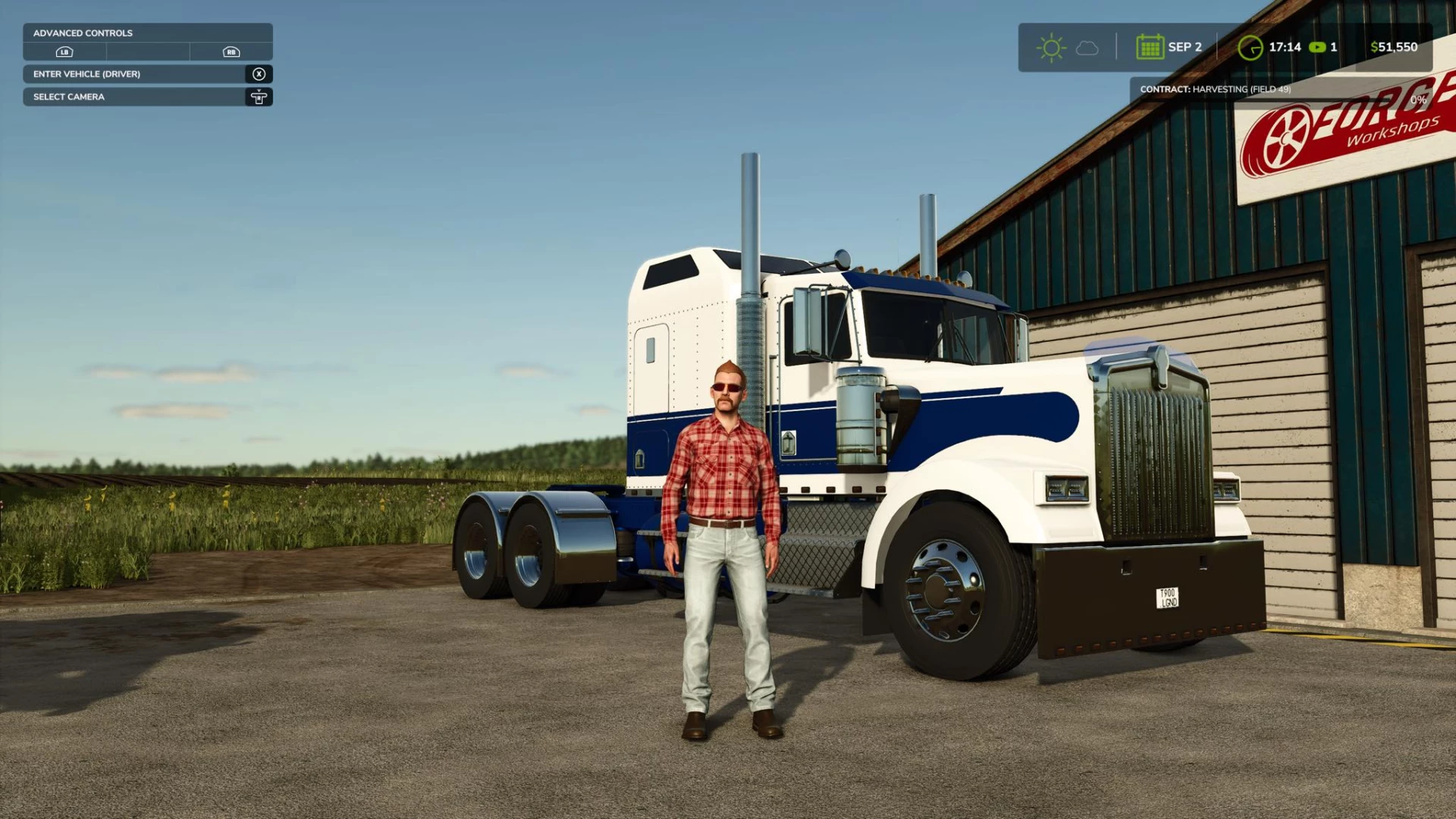The height and width of the screenshot is (819, 1456).
Task: Open the calendar icon next to SEP 2
Action: click(x=1150, y=46)
